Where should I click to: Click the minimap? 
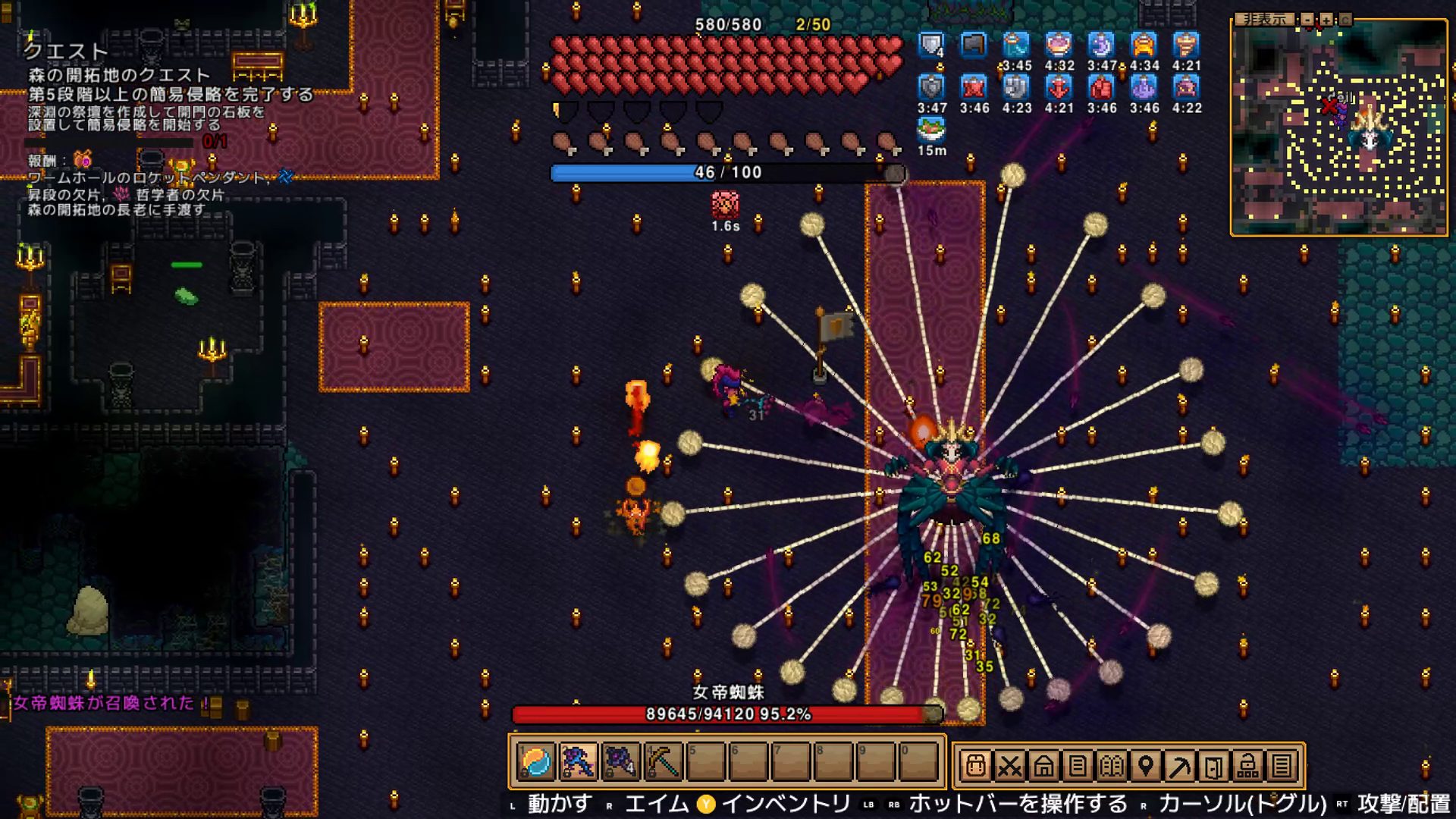tap(1339, 129)
